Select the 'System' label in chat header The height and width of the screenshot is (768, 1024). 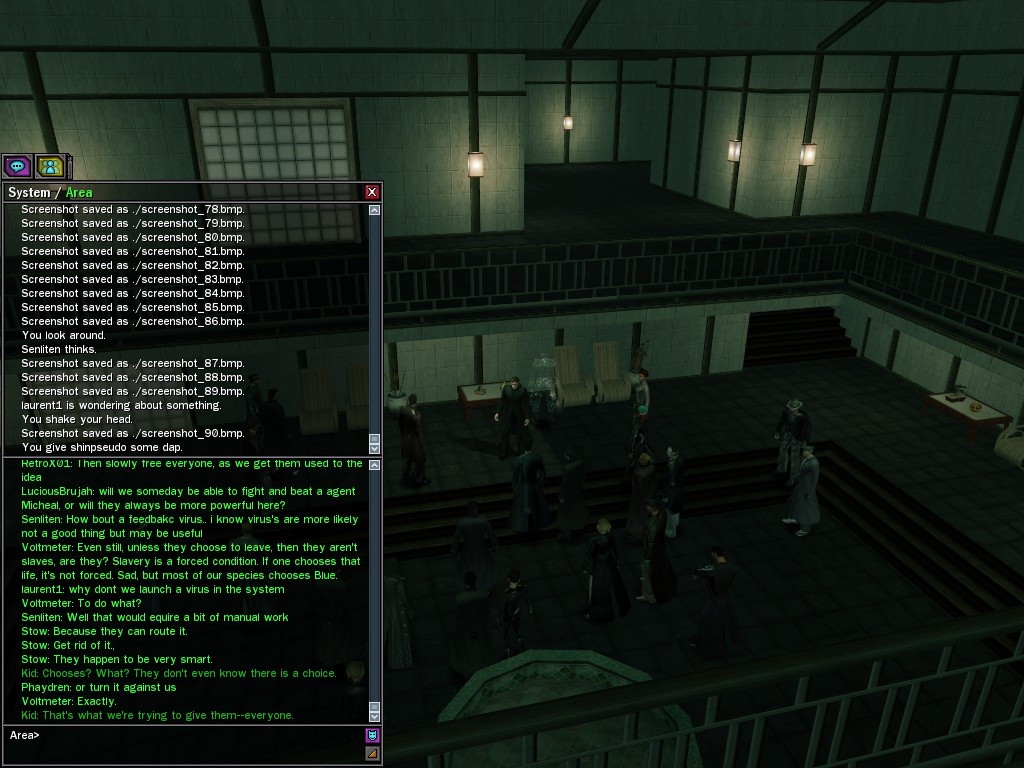point(29,192)
